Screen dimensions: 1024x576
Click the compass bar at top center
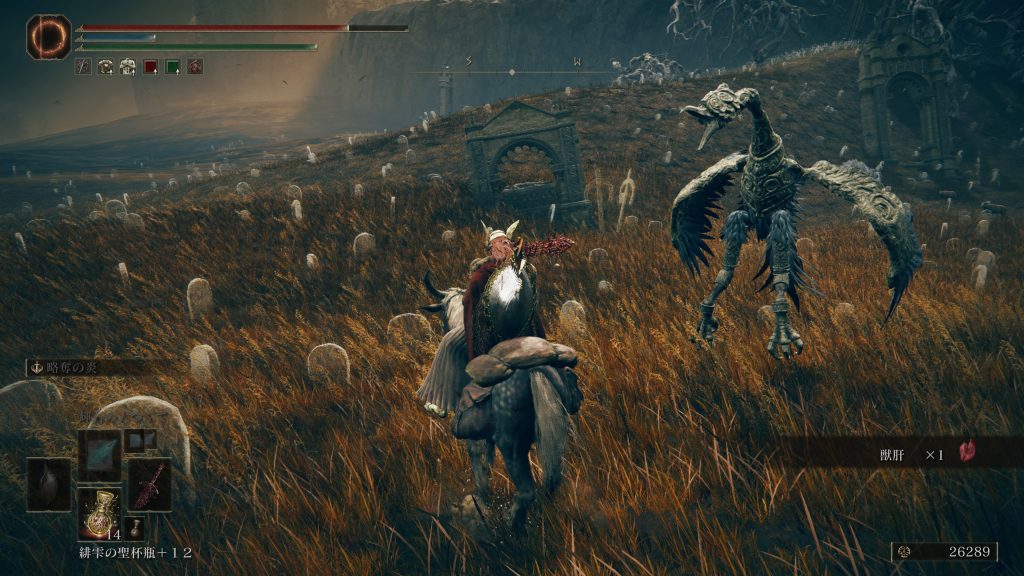[x=512, y=70]
